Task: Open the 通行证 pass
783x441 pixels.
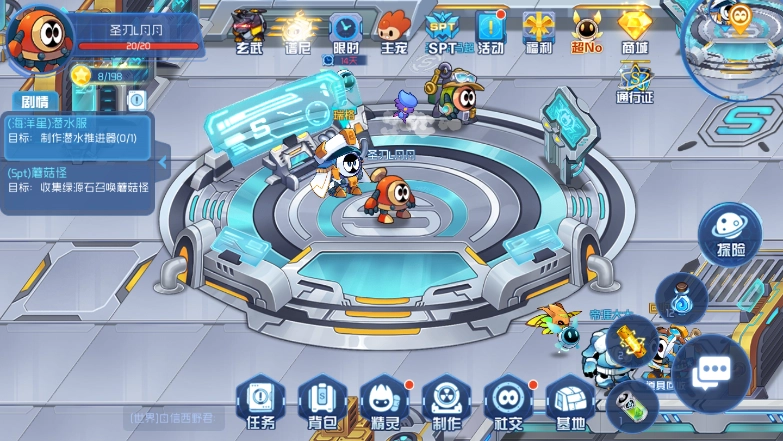Action: coord(634,83)
